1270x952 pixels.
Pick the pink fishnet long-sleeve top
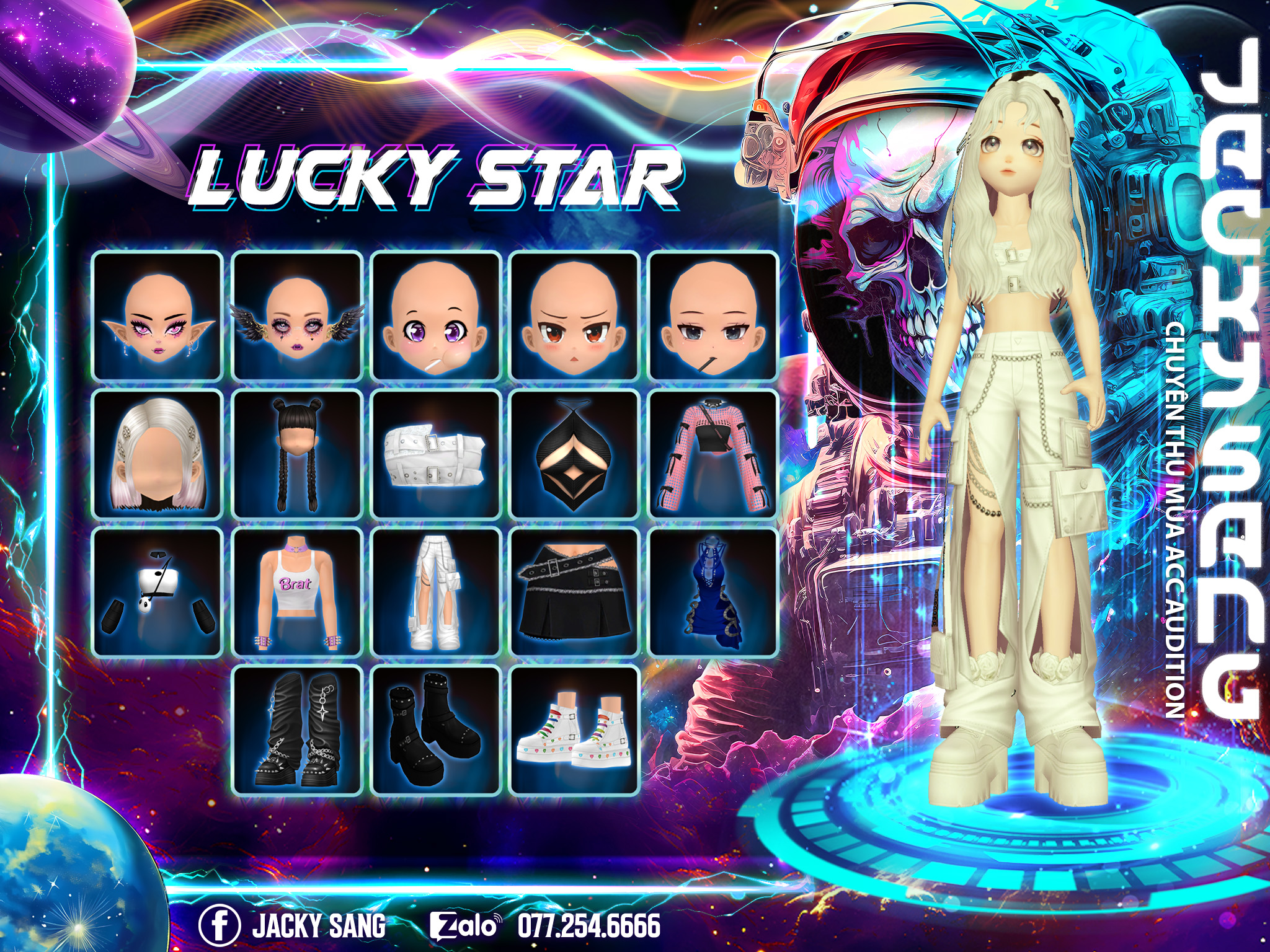coord(713,454)
